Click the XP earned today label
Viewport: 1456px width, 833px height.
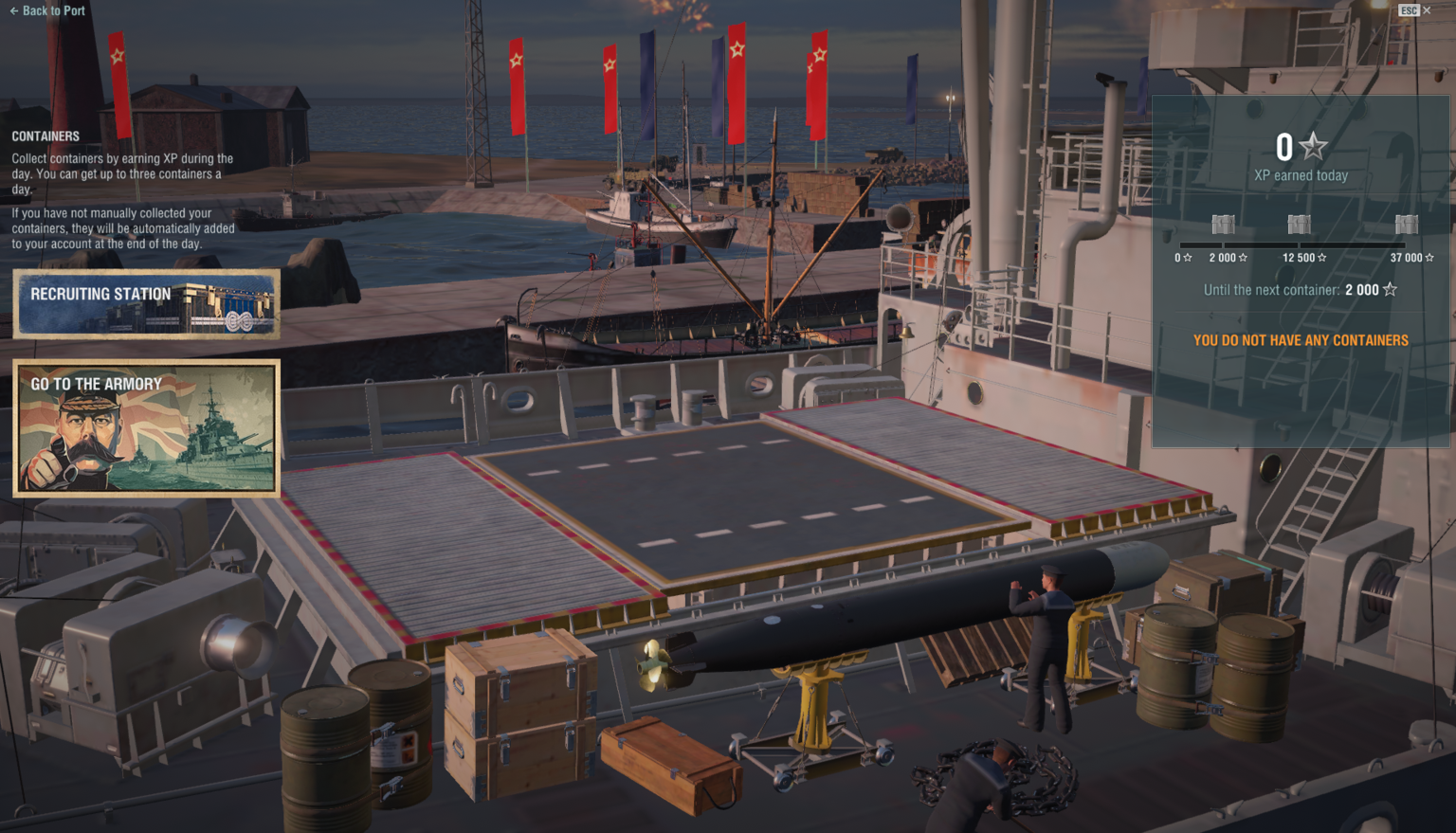click(x=1300, y=174)
